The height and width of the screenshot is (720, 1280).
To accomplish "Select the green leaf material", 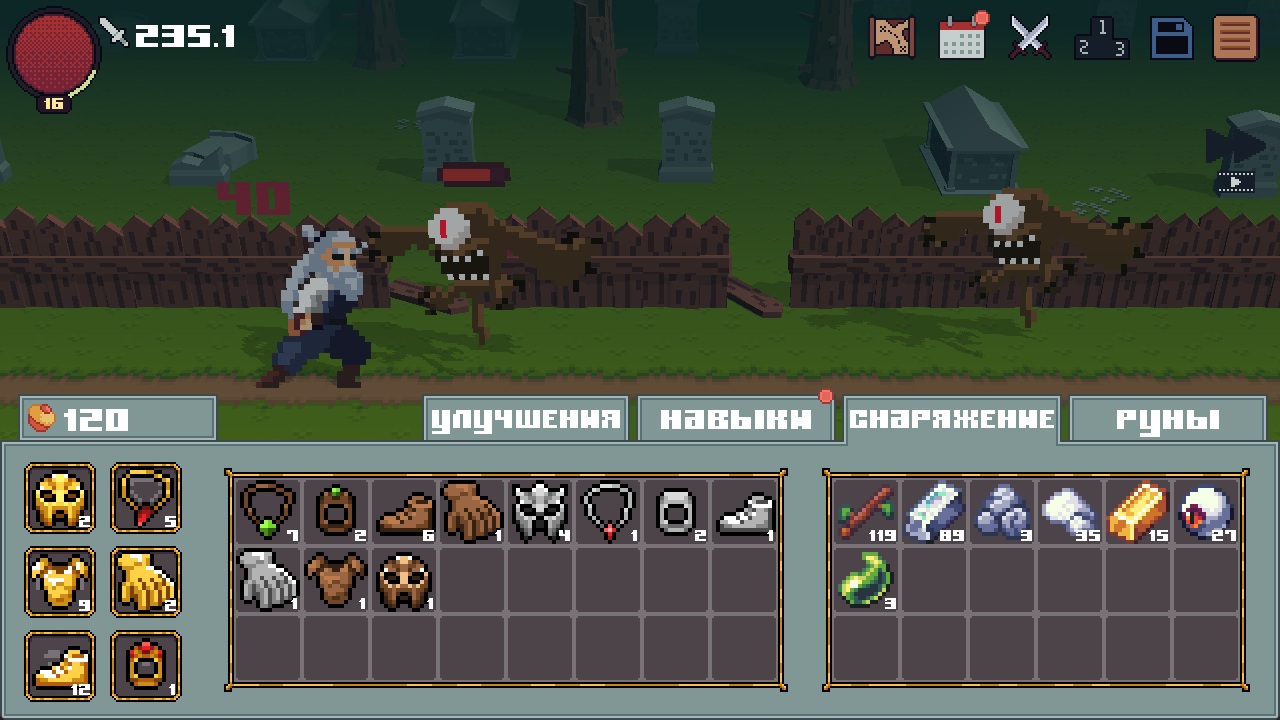I will point(865,580).
